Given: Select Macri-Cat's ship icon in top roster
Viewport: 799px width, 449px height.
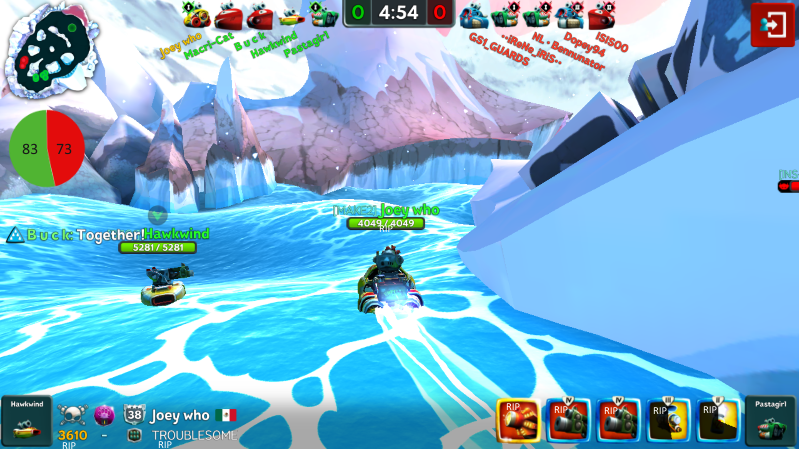Looking at the screenshot, I should click(229, 15).
